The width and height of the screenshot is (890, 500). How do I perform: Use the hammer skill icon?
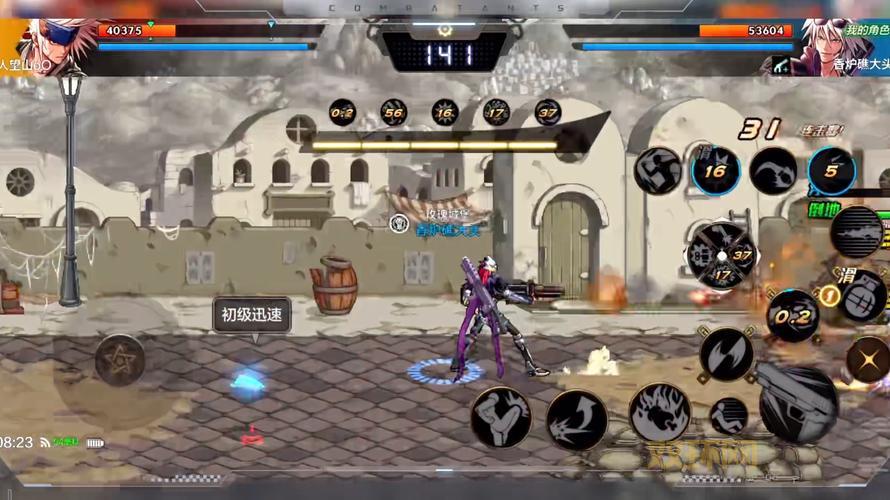click(657, 171)
